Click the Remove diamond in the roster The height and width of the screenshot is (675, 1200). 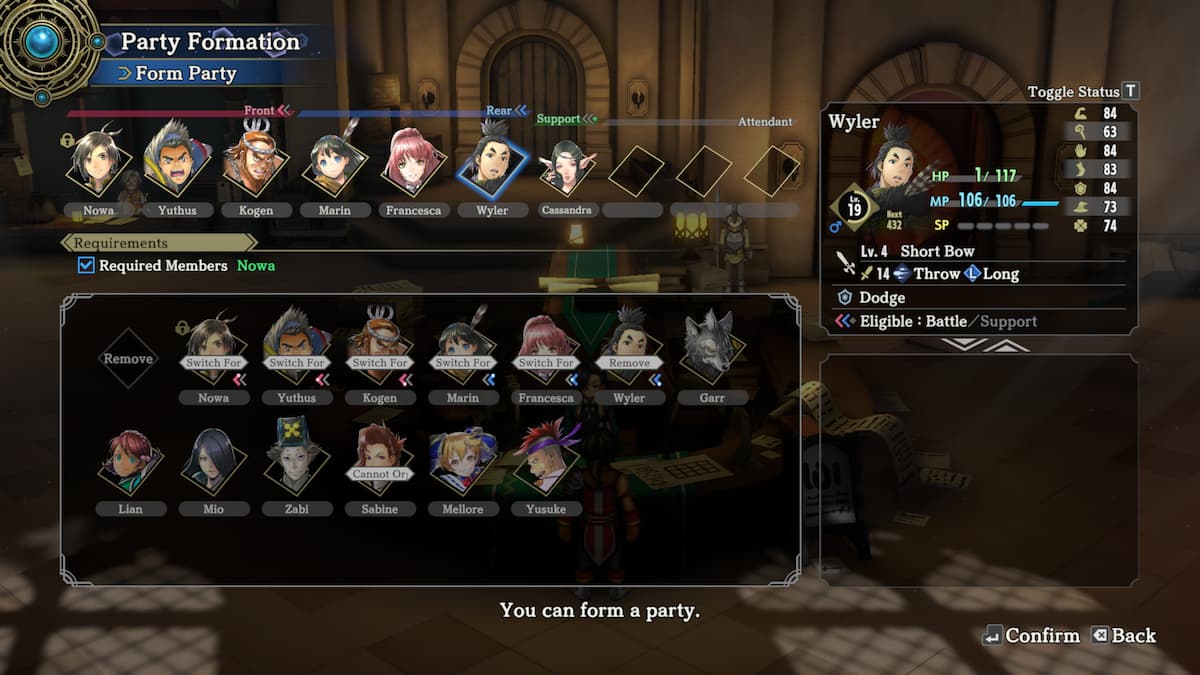coord(128,358)
